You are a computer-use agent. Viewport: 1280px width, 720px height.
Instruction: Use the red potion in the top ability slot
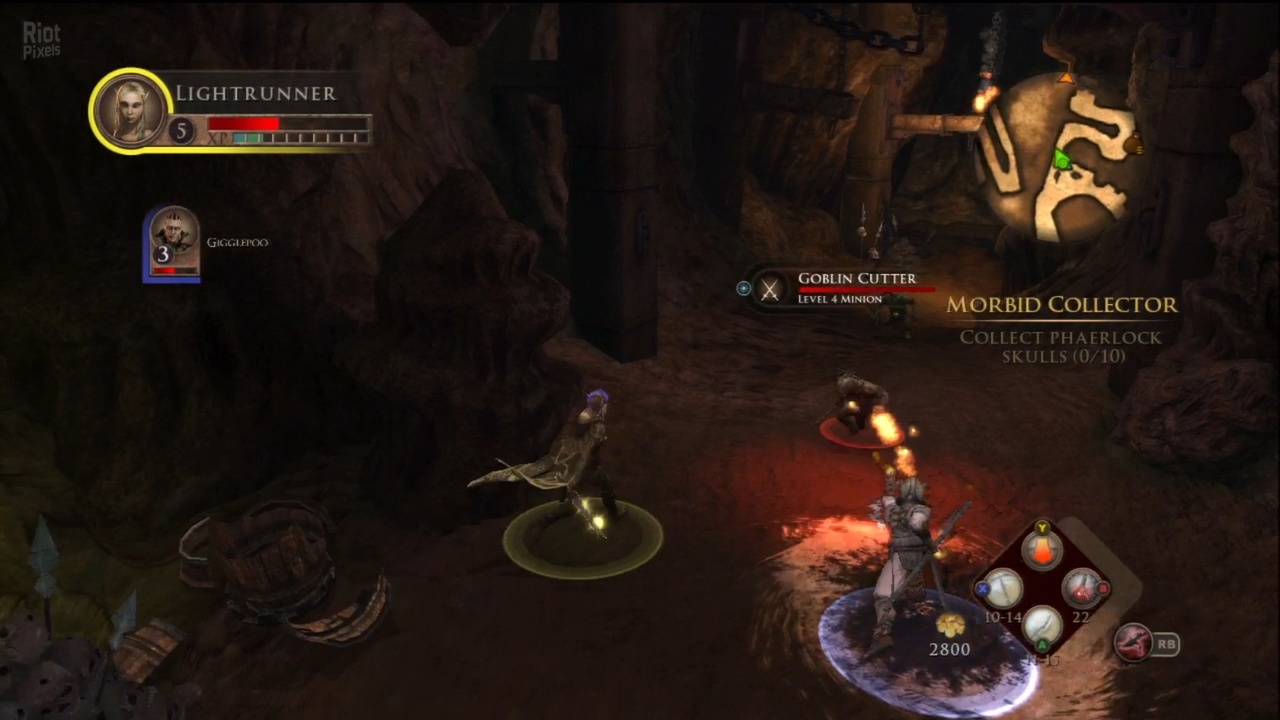click(x=1042, y=549)
